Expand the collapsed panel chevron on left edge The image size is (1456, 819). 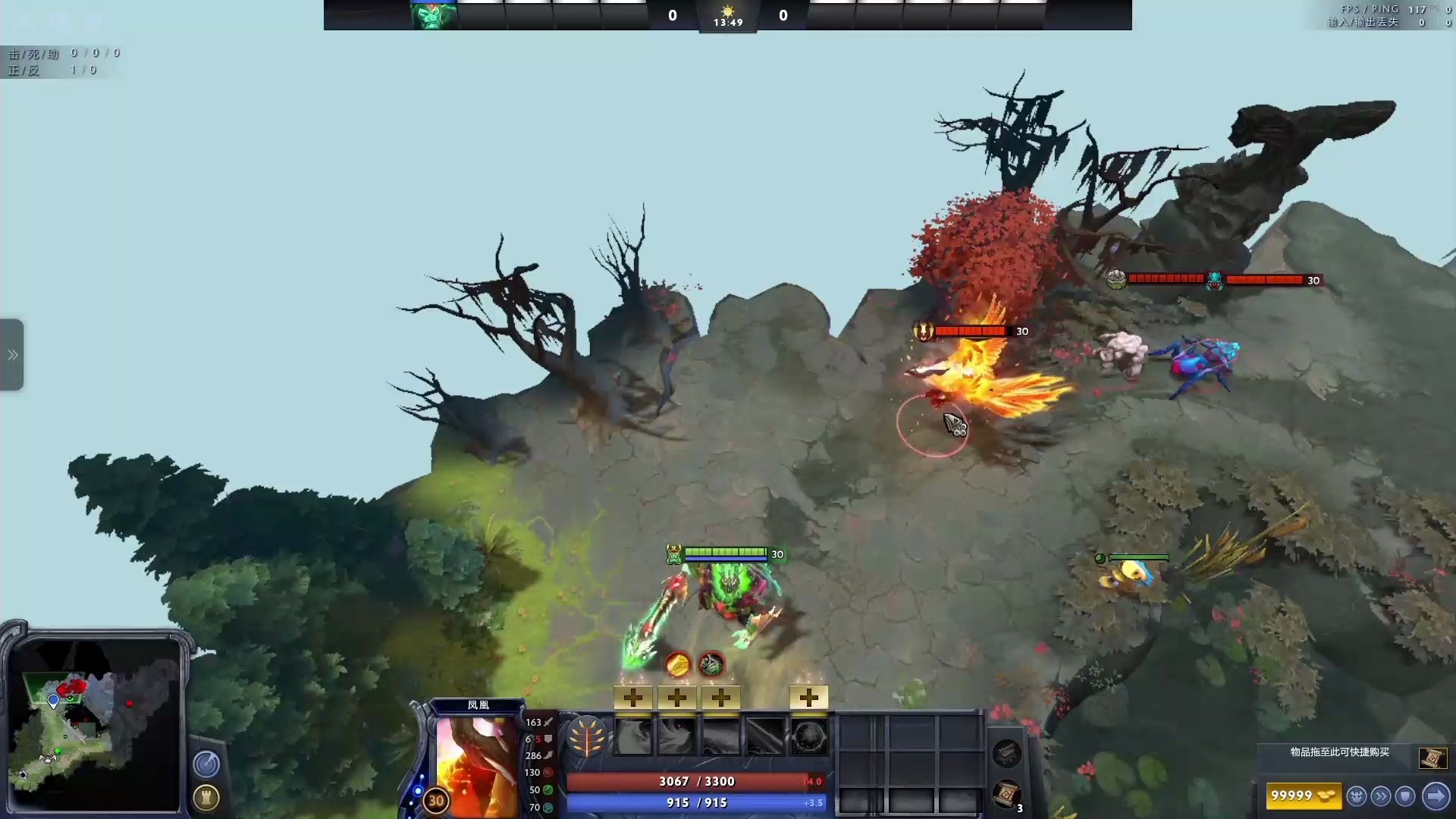coord(11,353)
